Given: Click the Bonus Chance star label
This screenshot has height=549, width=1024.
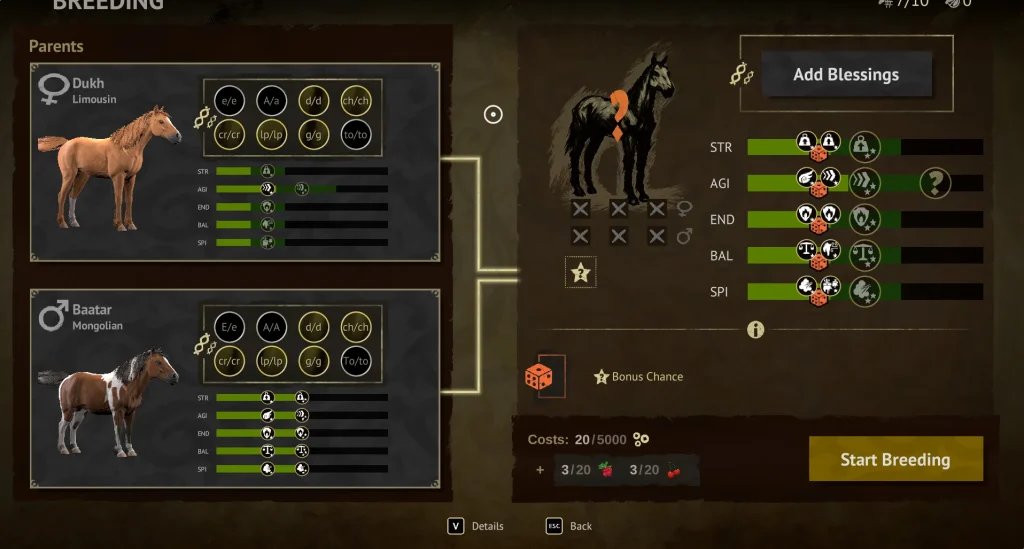Looking at the screenshot, I should pyautogui.click(x=639, y=377).
